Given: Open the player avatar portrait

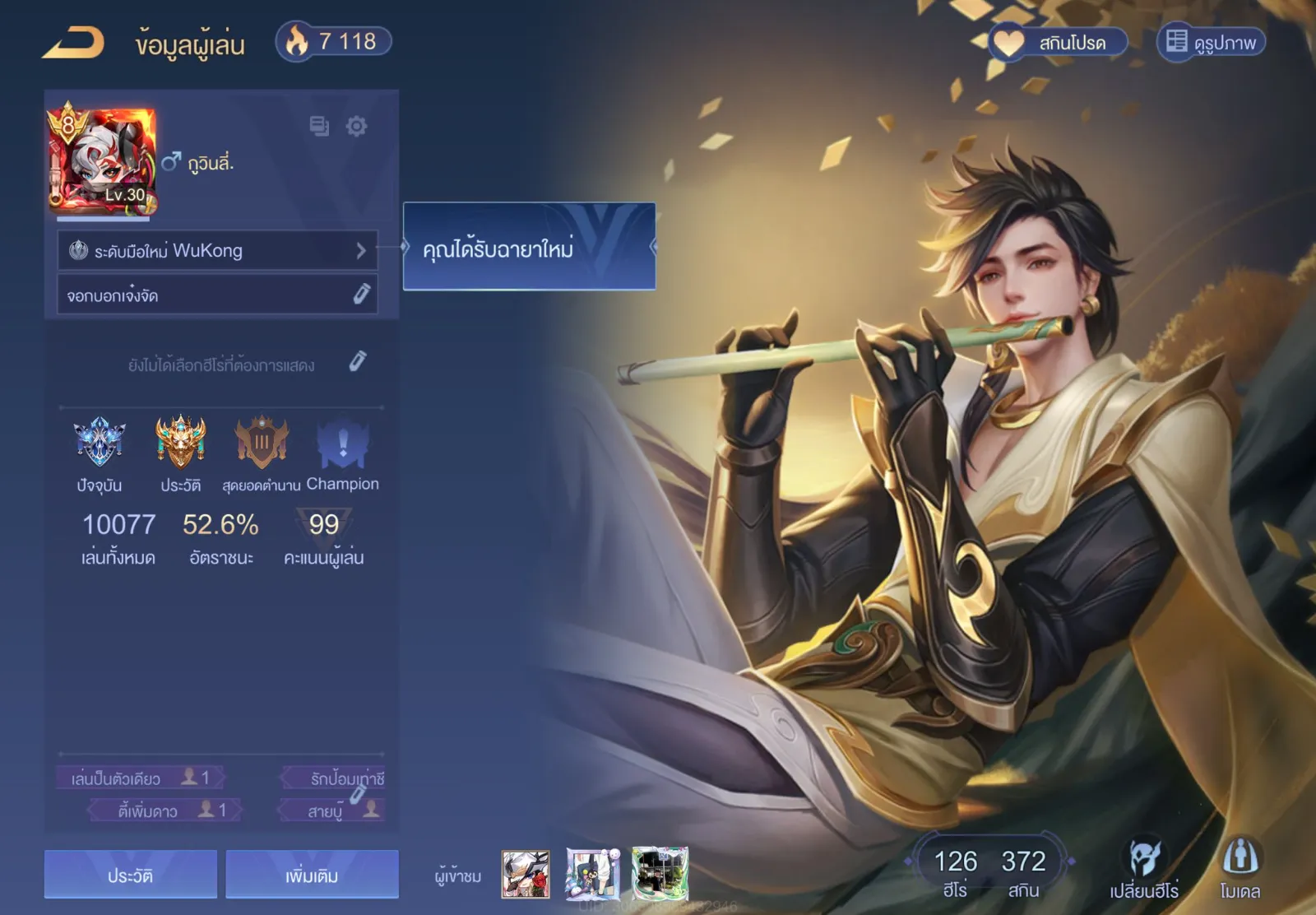Looking at the screenshot, I should tap(102, 159).
